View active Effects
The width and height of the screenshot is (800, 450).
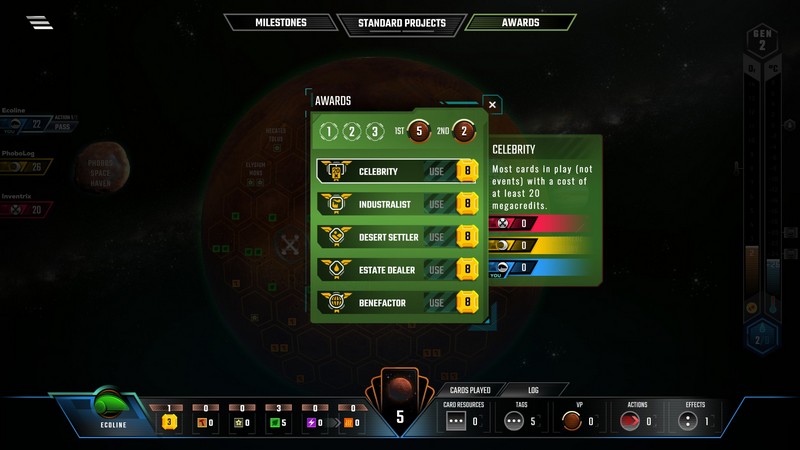(695, 420)
